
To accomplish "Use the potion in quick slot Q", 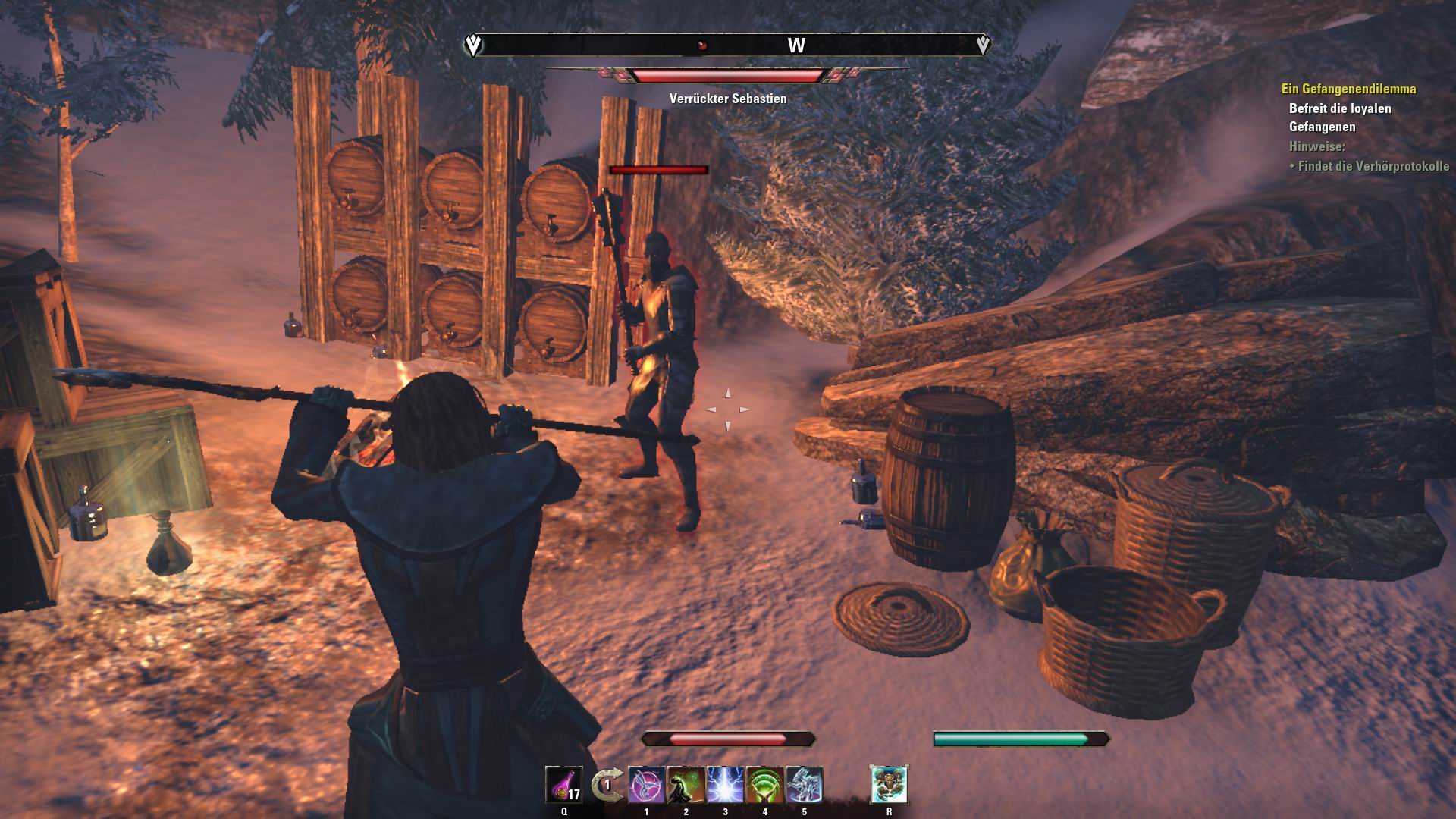I will 564,785.
